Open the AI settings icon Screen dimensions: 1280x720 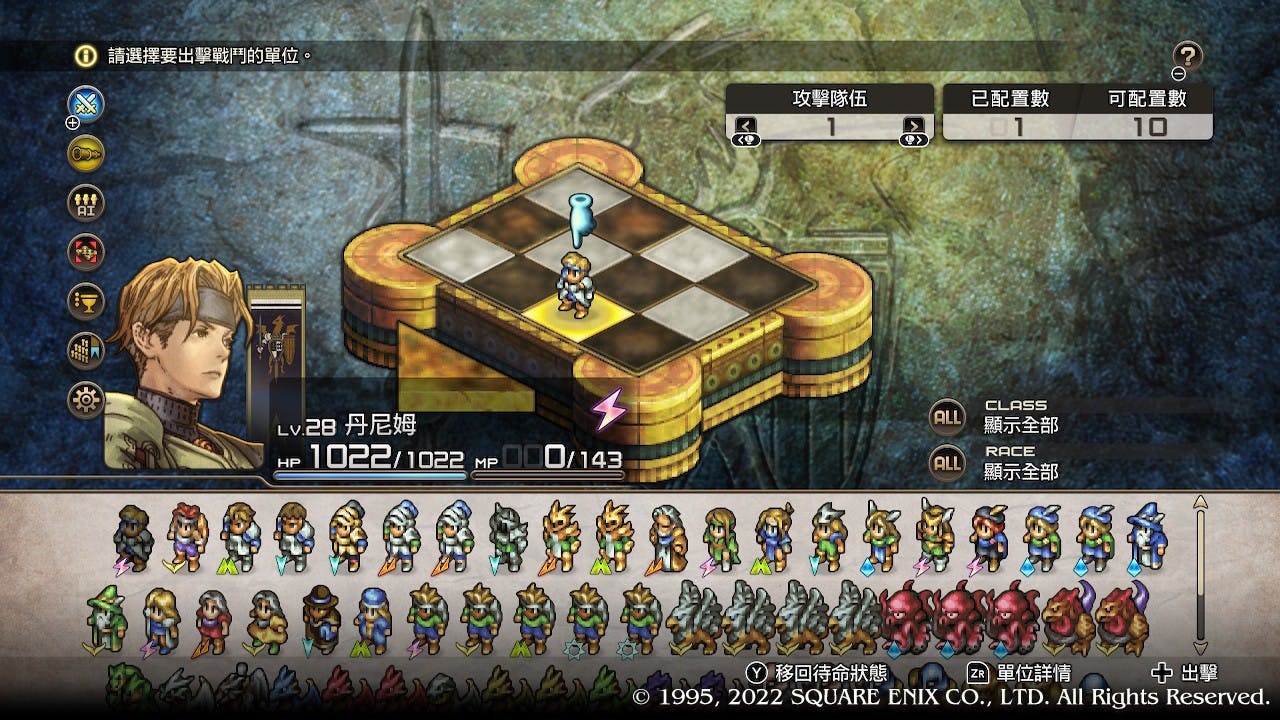[86, 203]
